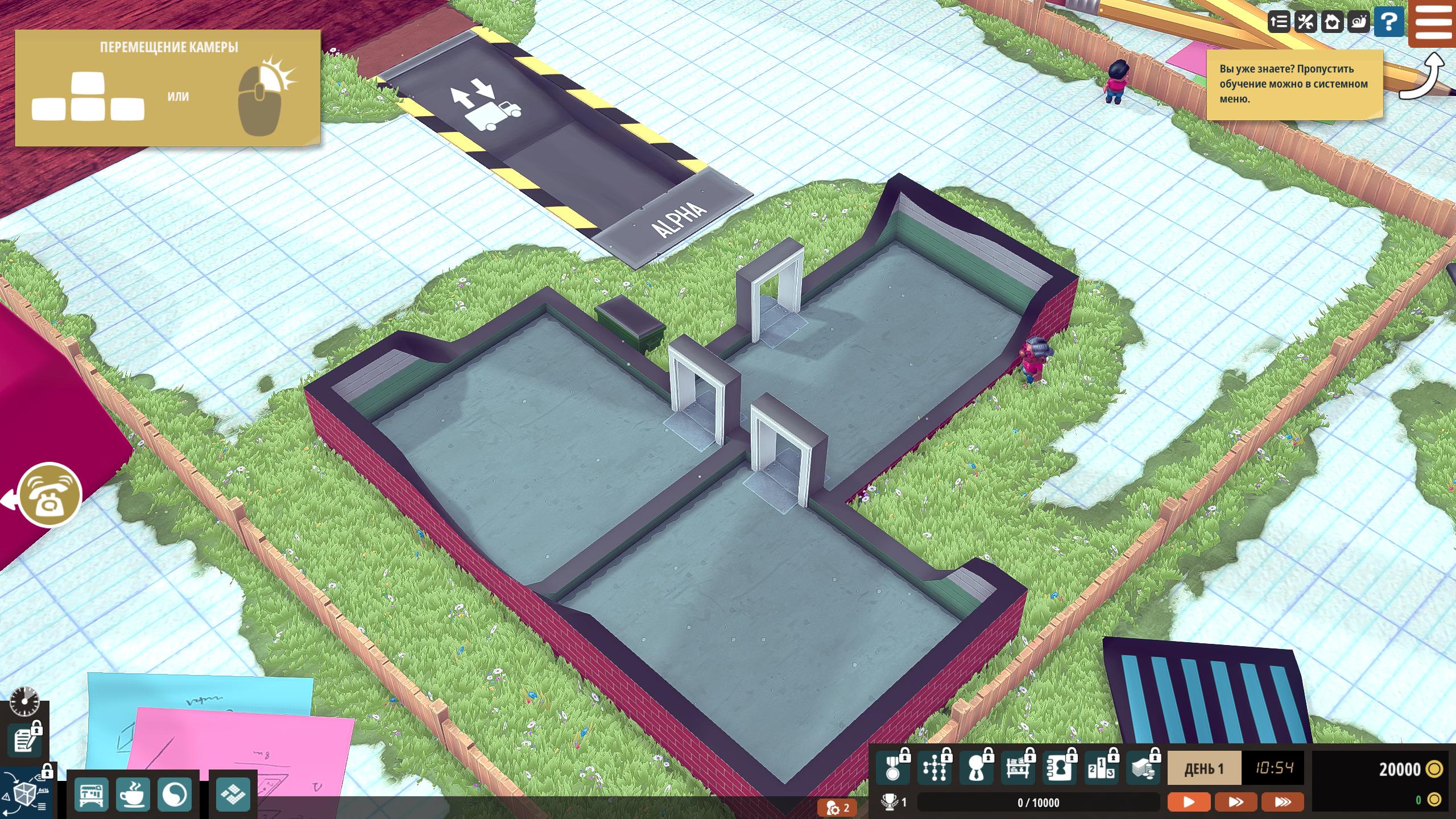
Task: Toggle the snail slow-speed icon
Action: (1359, 23)
